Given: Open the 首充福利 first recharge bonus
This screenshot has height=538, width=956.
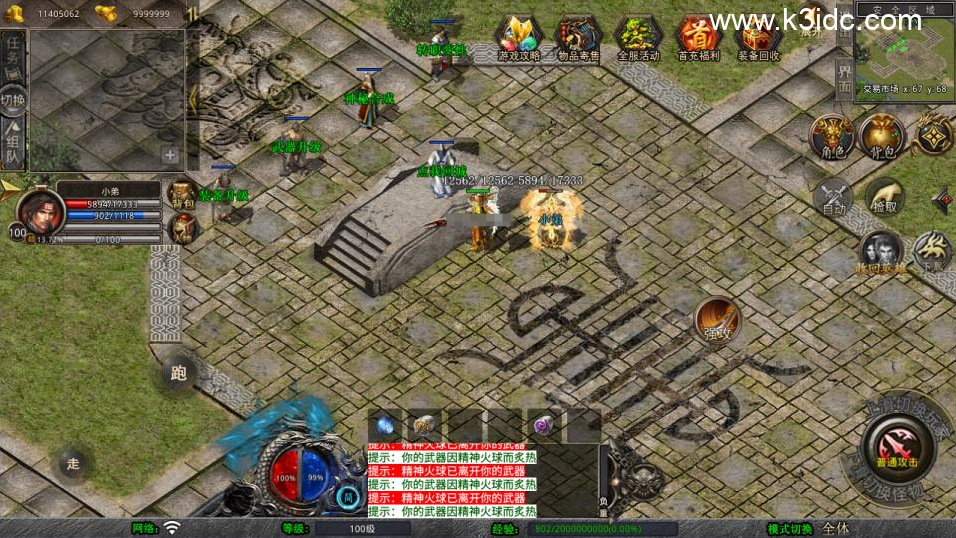Looking at the screenshot, I should (x=697, y=38).
